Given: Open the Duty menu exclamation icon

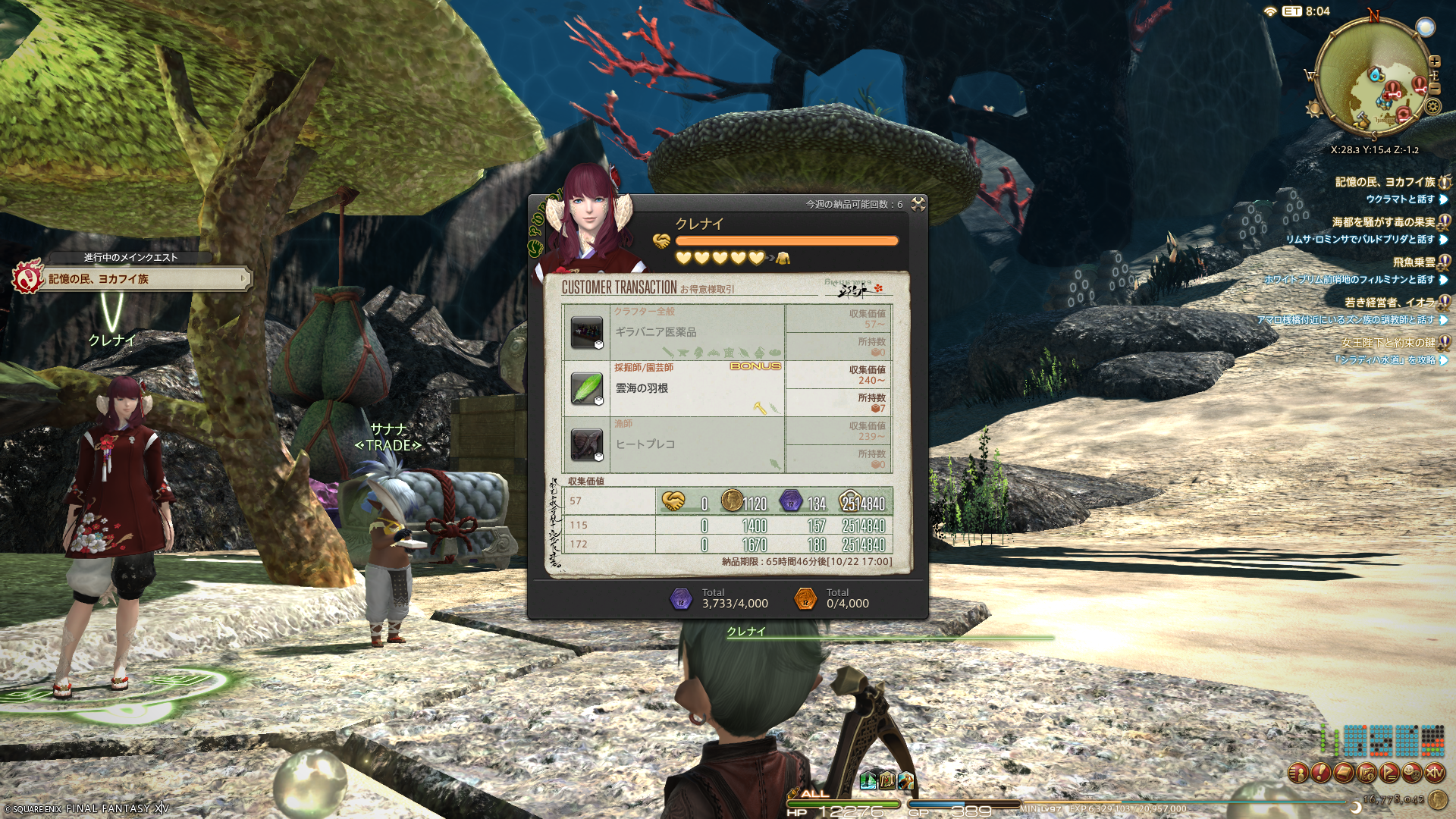Looking at the screenshot, I should click(1321, 773).
